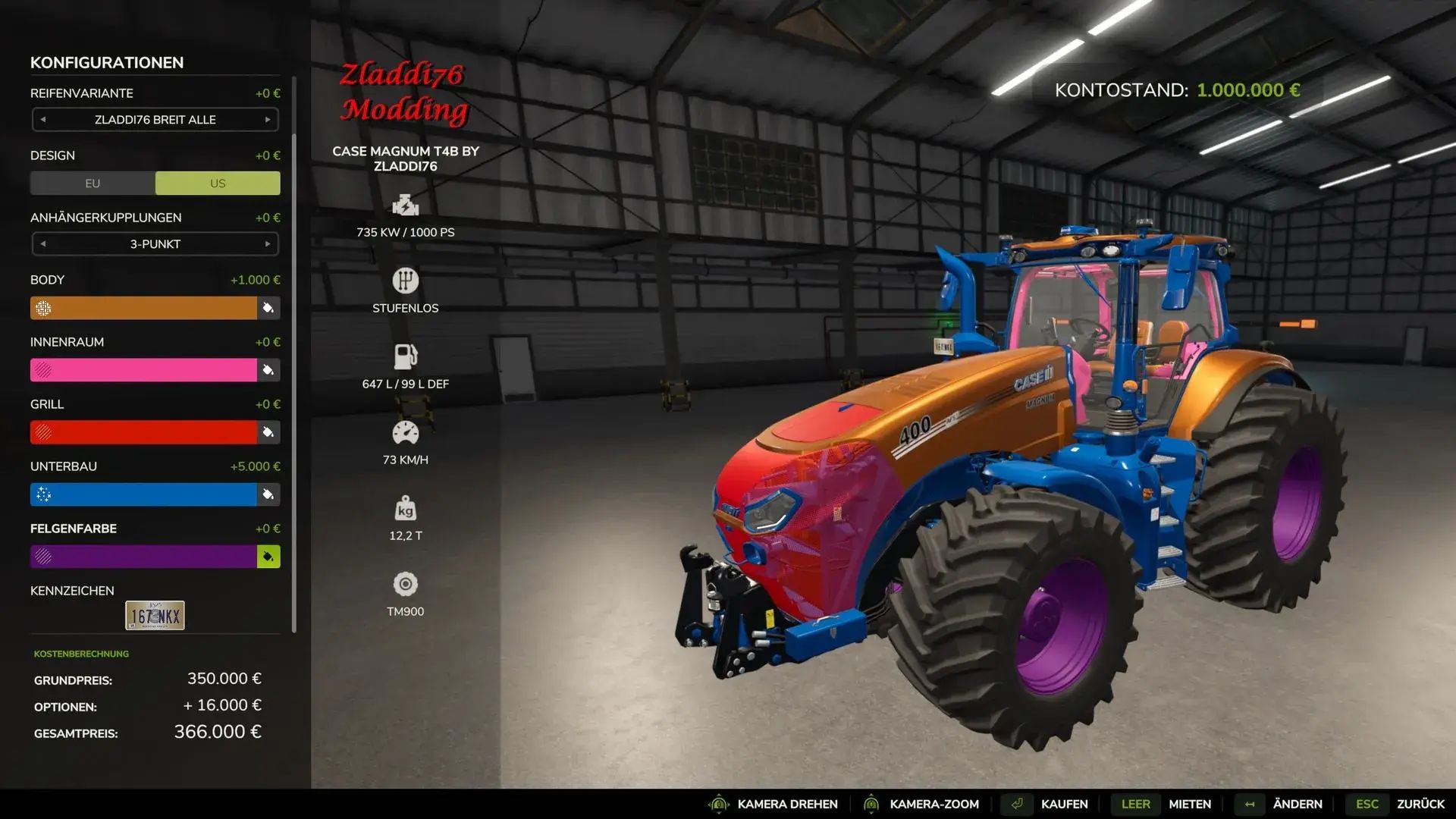Select previous tire variant with left arrow
The image size is (1456, 819).
43,120
